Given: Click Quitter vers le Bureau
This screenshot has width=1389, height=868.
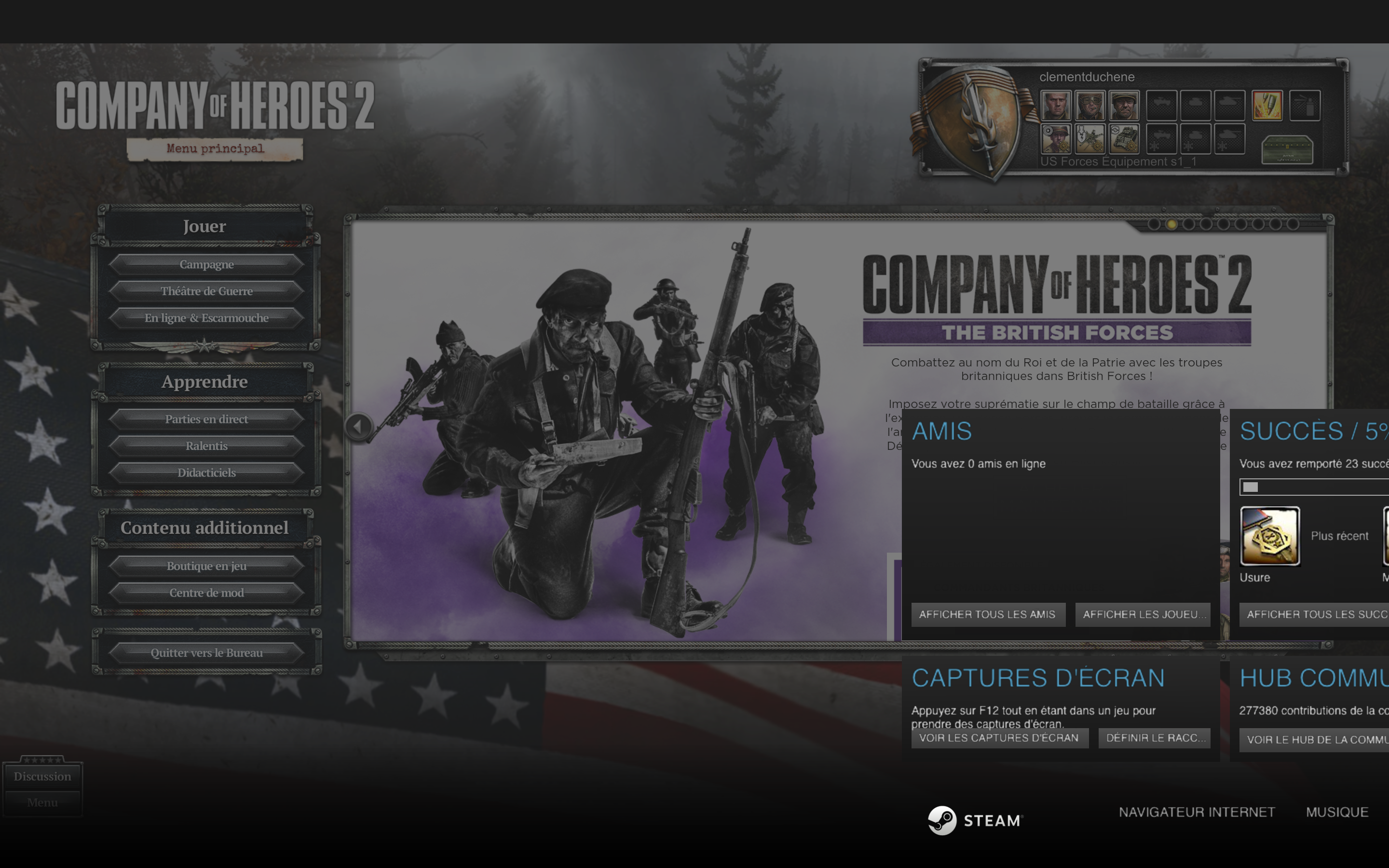Looking at the screenshot, I should [206, 653].
